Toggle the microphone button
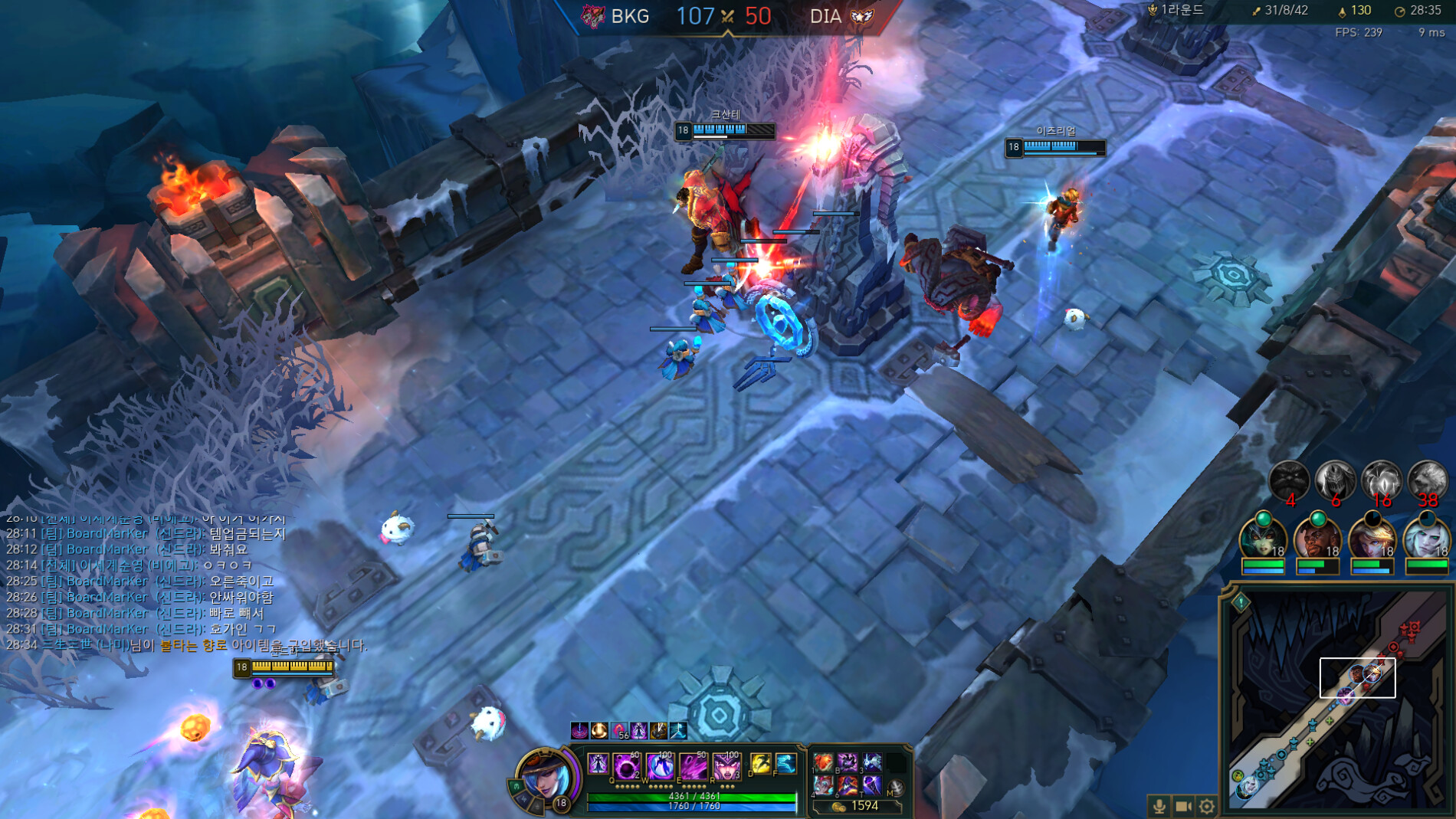This screenshot has height=819, width=1456. coord(1159,806)
